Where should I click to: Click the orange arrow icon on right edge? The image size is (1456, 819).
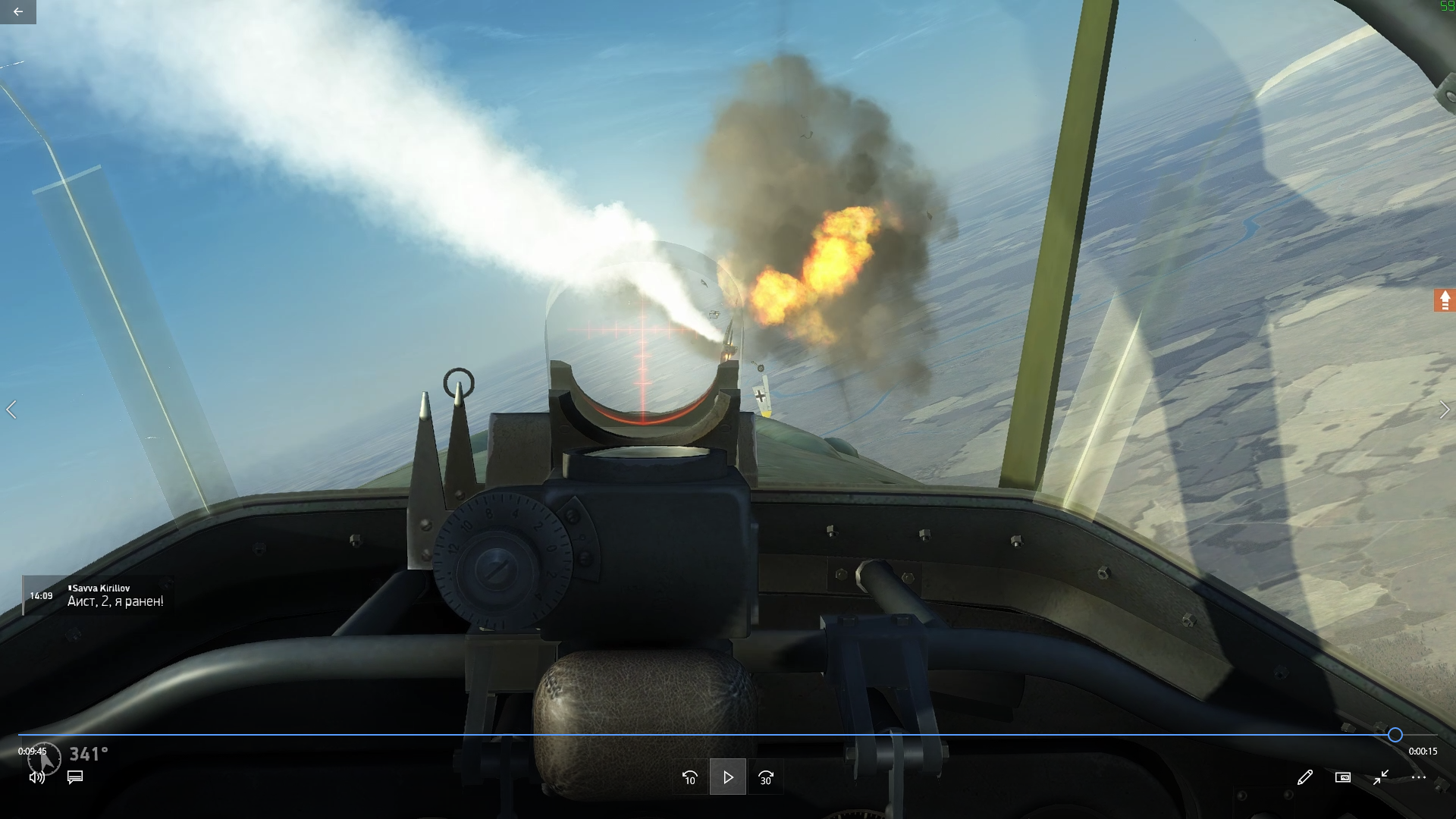pos(1445,301)
